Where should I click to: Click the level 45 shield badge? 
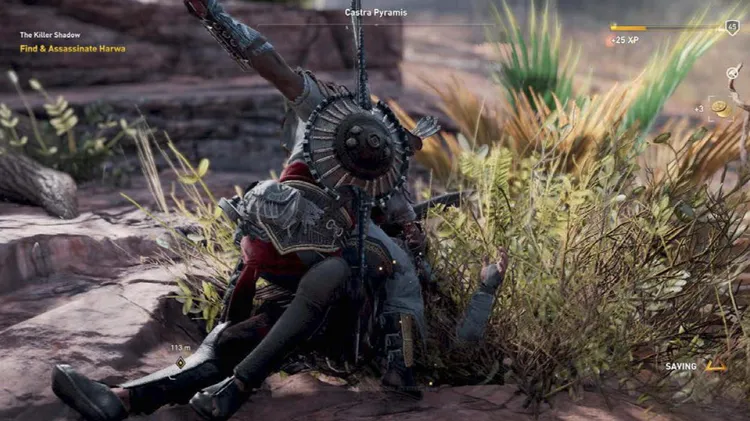click(x=734, y=28)
